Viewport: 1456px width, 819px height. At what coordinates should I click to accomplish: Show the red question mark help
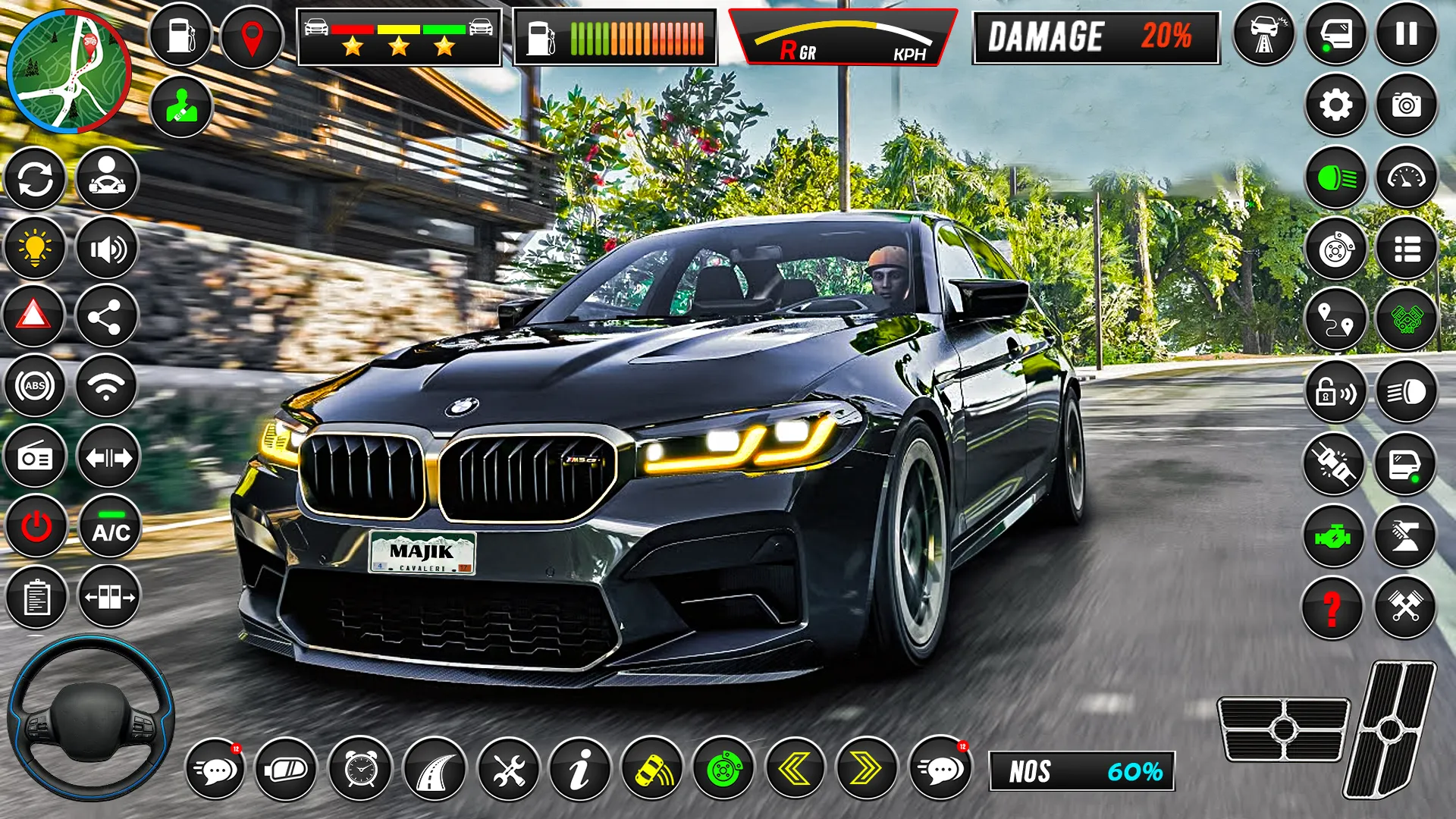click(x=1332, y=607)
